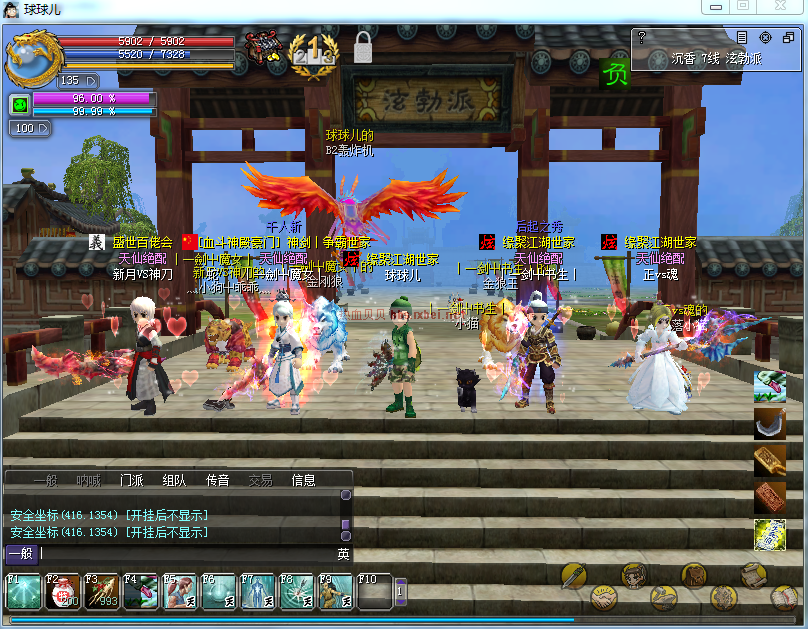Select the grey boot item shortcut icon
The width and height of the screenshot is (808, 629).
(x=769, y=423)
